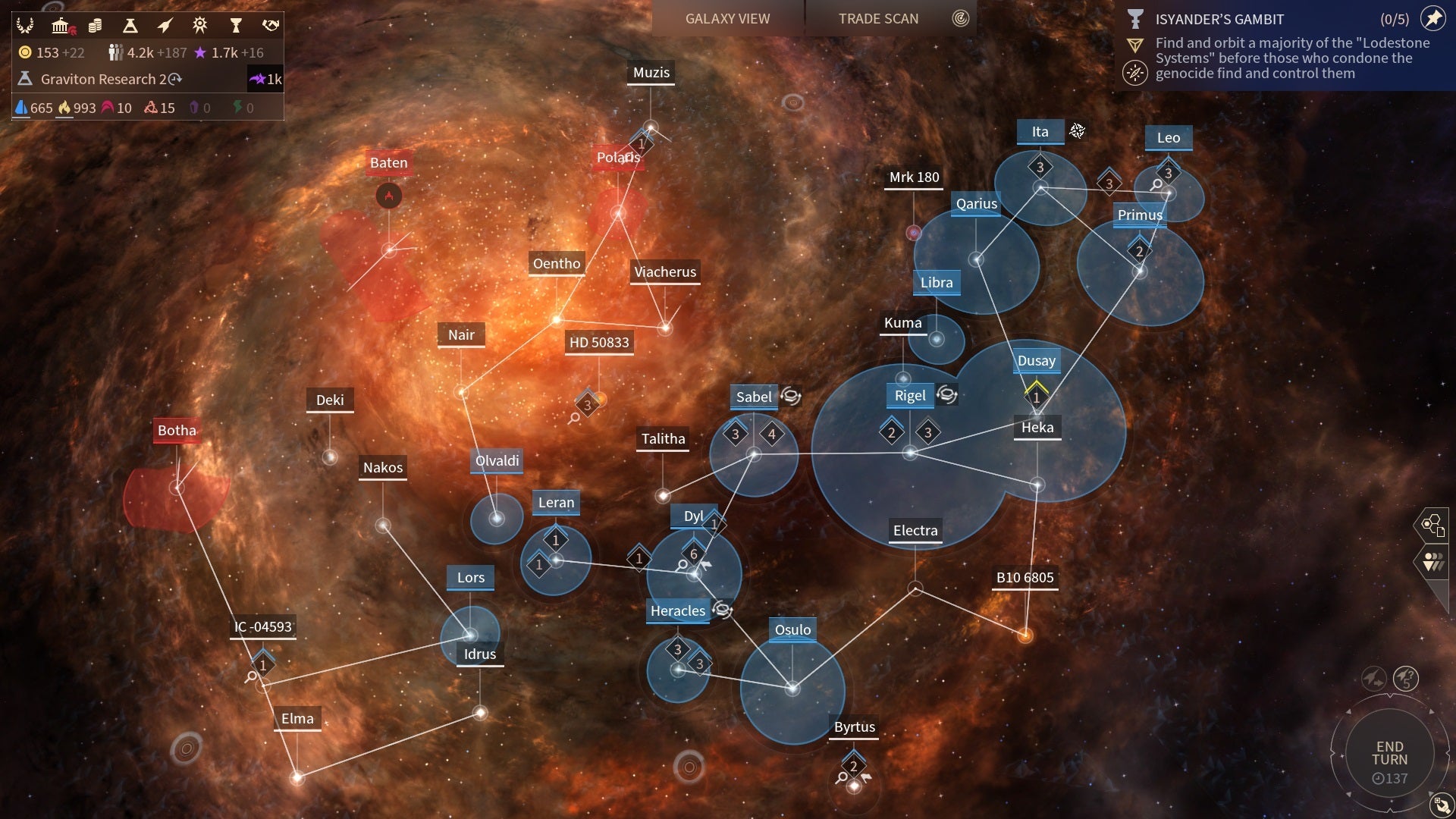This screenshot has width=1456, height=819.
Task: Toggle the quest pin icon
Action: pos(1432,18)
